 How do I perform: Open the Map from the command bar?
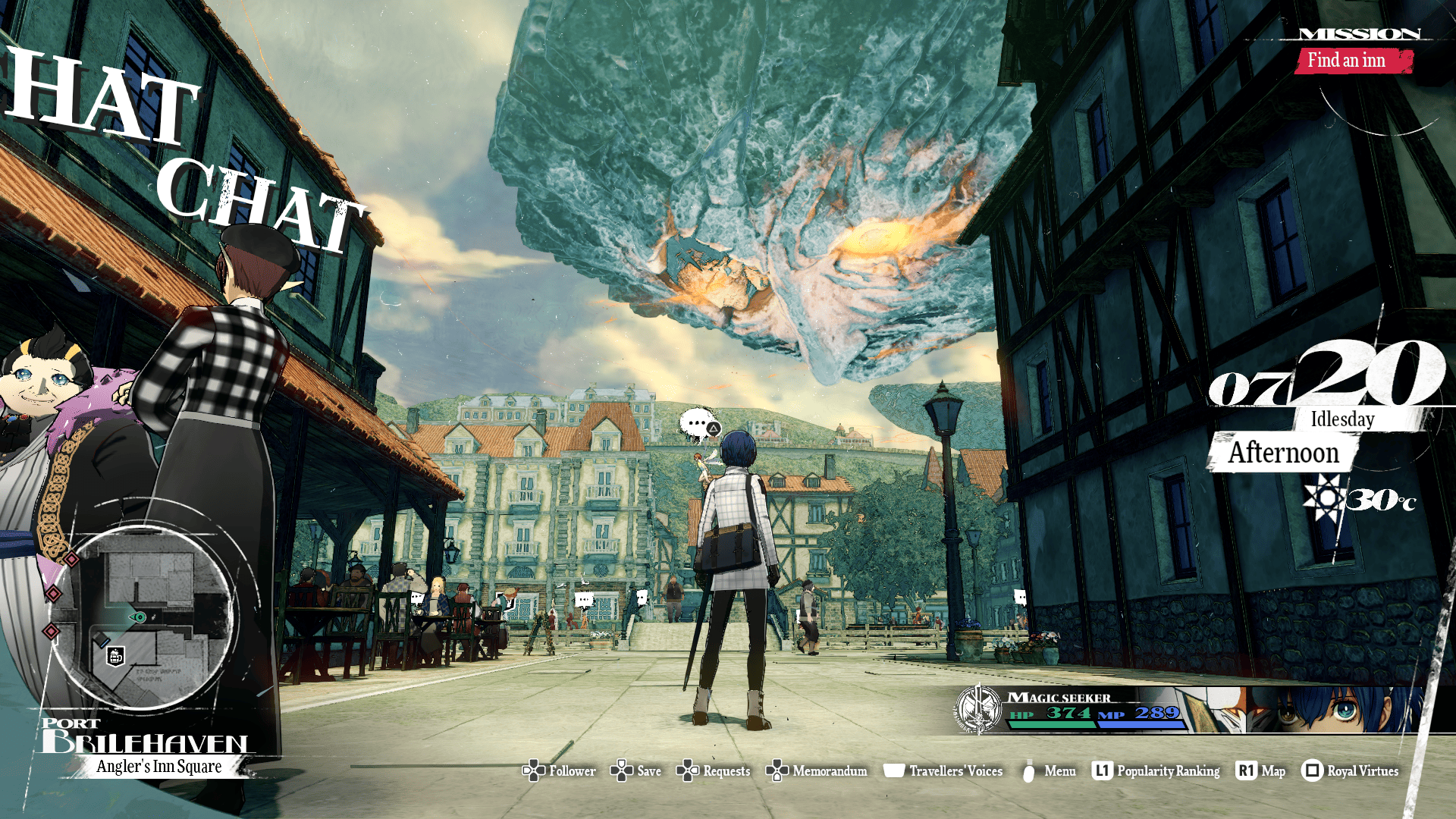tap(1260, 771)
